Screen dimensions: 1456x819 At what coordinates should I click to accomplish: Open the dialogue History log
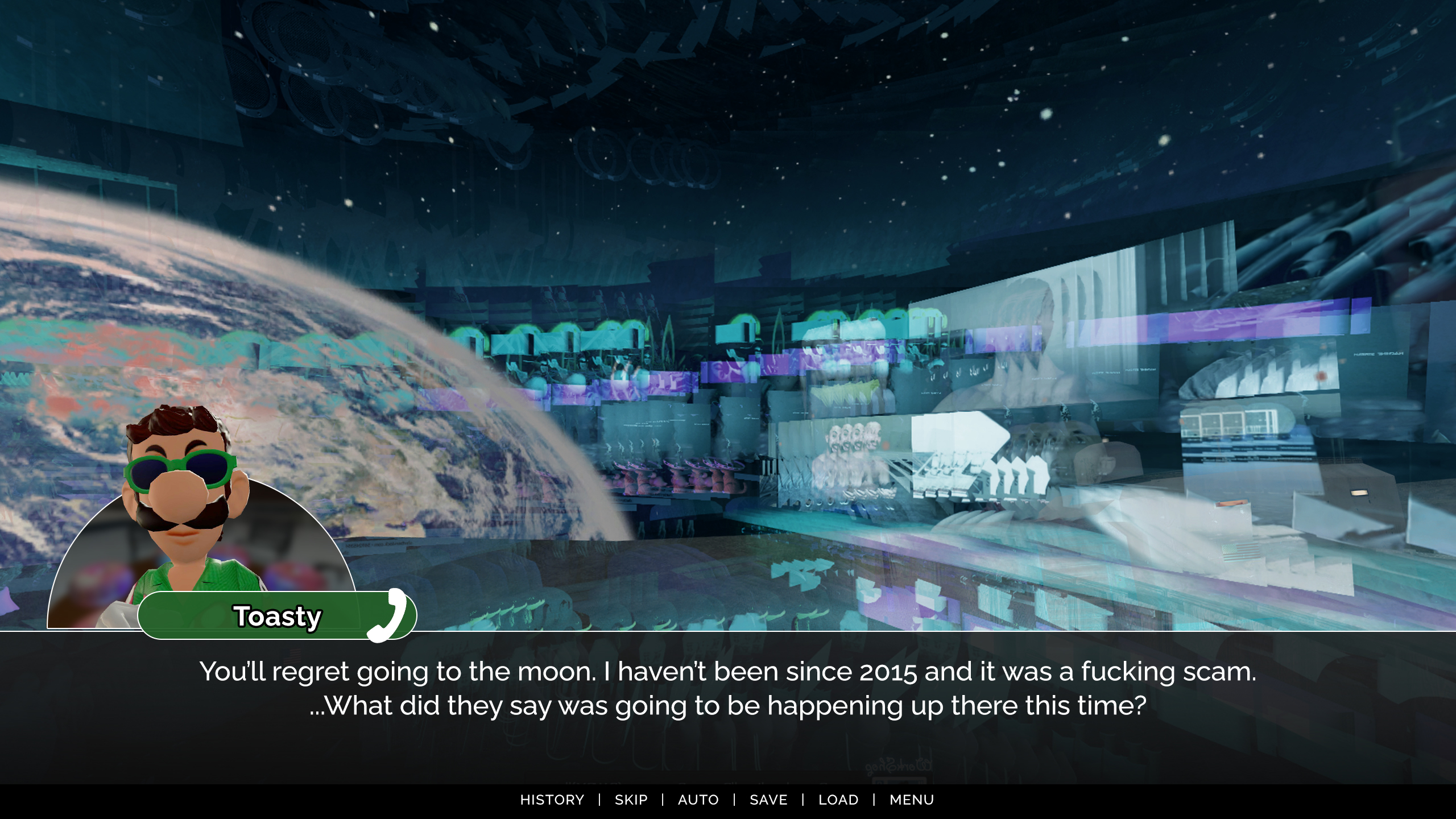552,800
